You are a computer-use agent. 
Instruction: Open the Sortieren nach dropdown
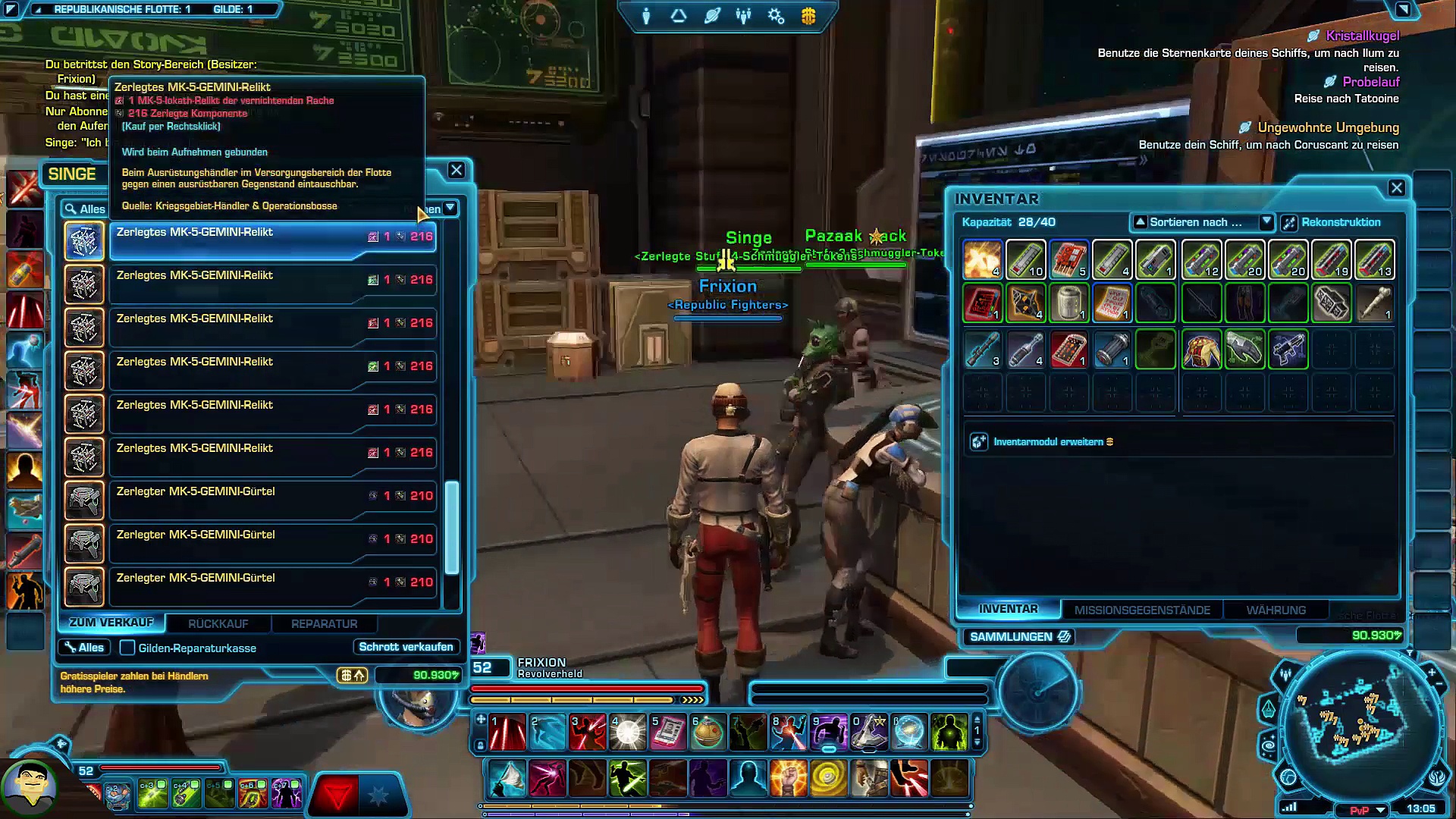pos(1201,222)
